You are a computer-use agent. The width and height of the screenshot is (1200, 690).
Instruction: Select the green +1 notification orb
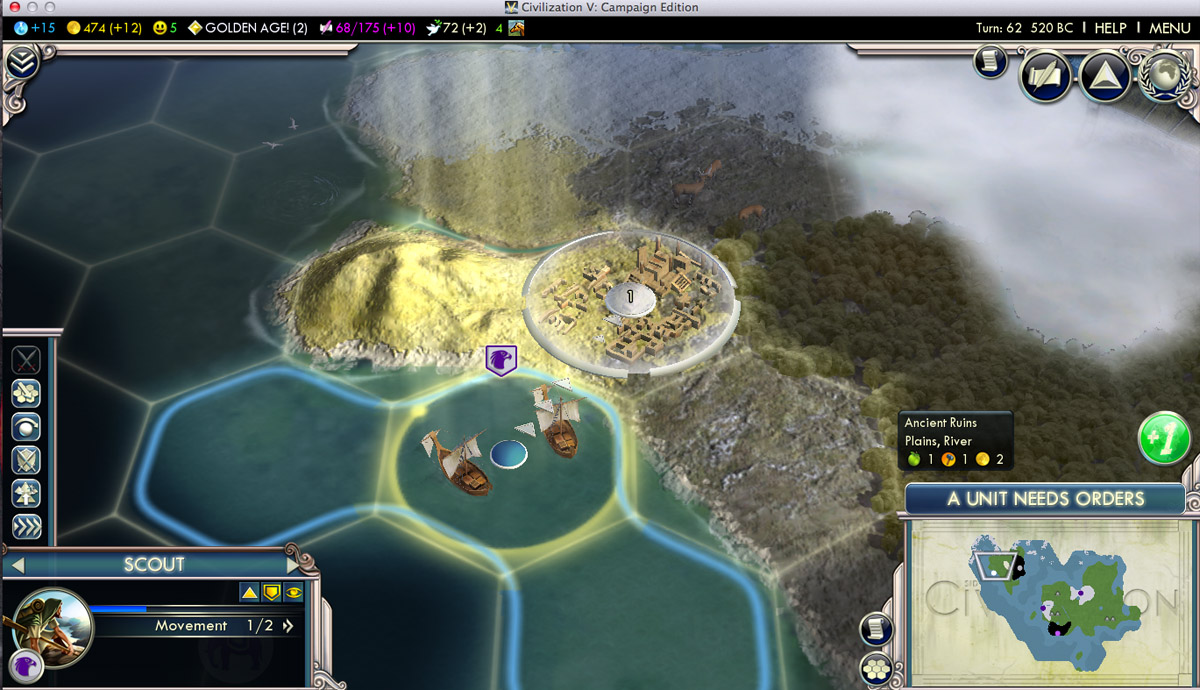coord(1163,439)
